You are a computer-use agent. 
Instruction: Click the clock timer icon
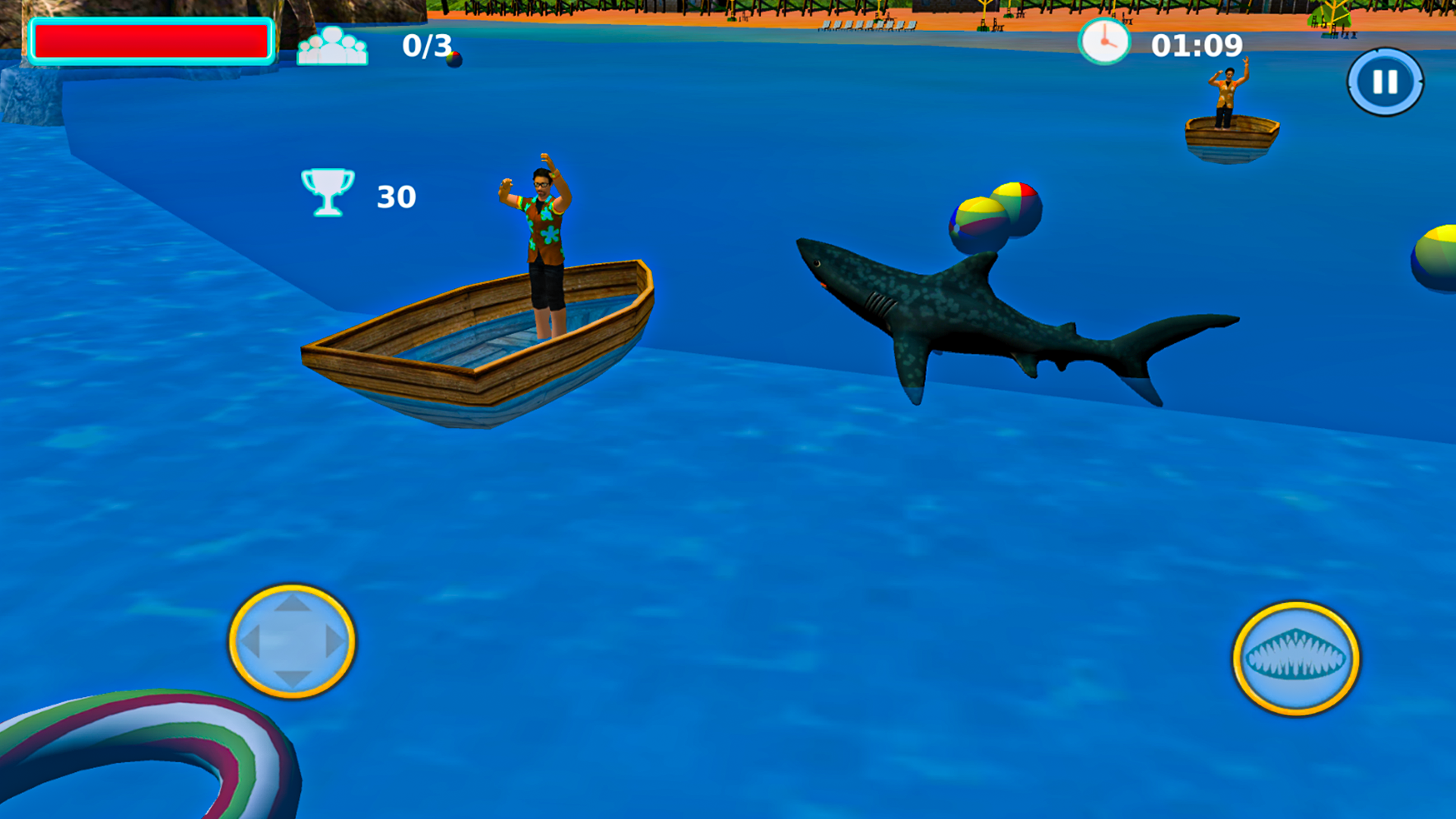pos(1106,42)
